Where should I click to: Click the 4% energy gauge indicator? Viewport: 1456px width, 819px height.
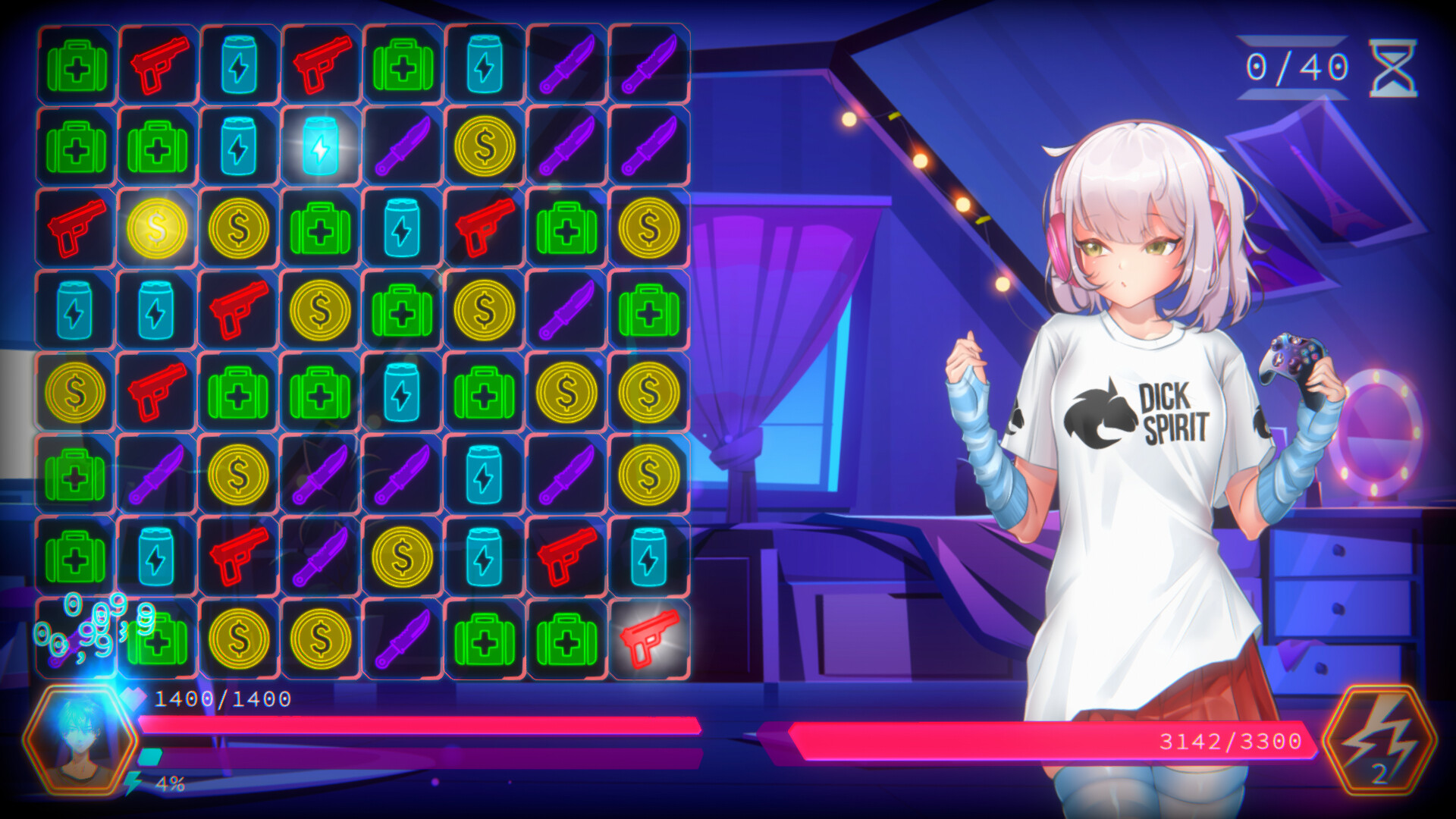coord(171,785)
